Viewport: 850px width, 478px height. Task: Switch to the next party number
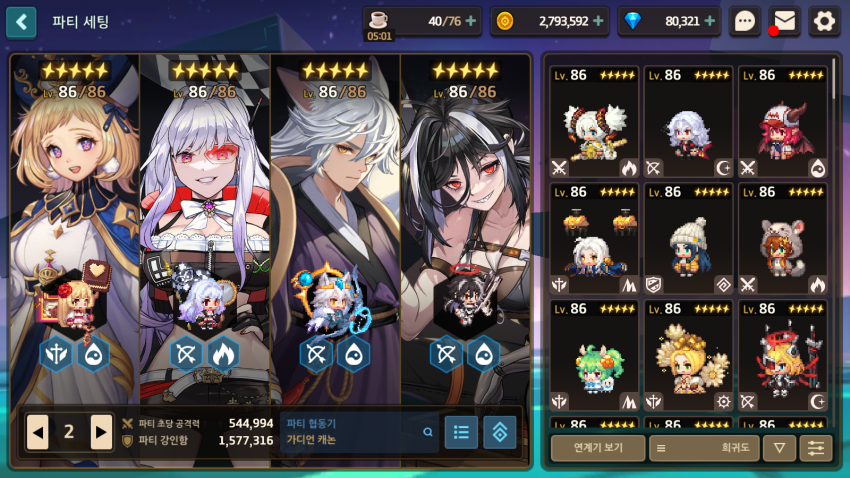click(x=101, y=432)
